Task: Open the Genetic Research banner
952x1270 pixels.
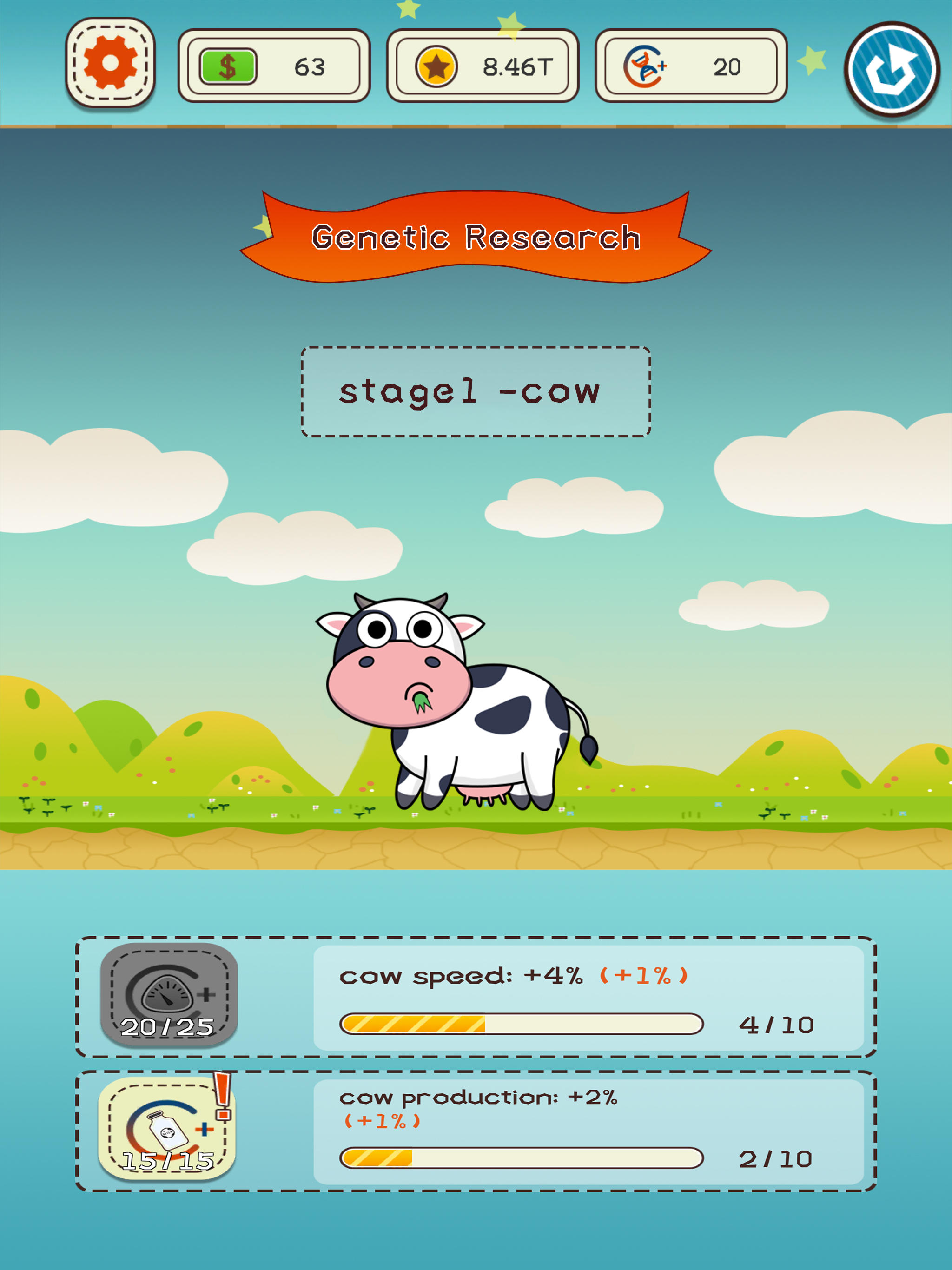Action: pos(476,235)
